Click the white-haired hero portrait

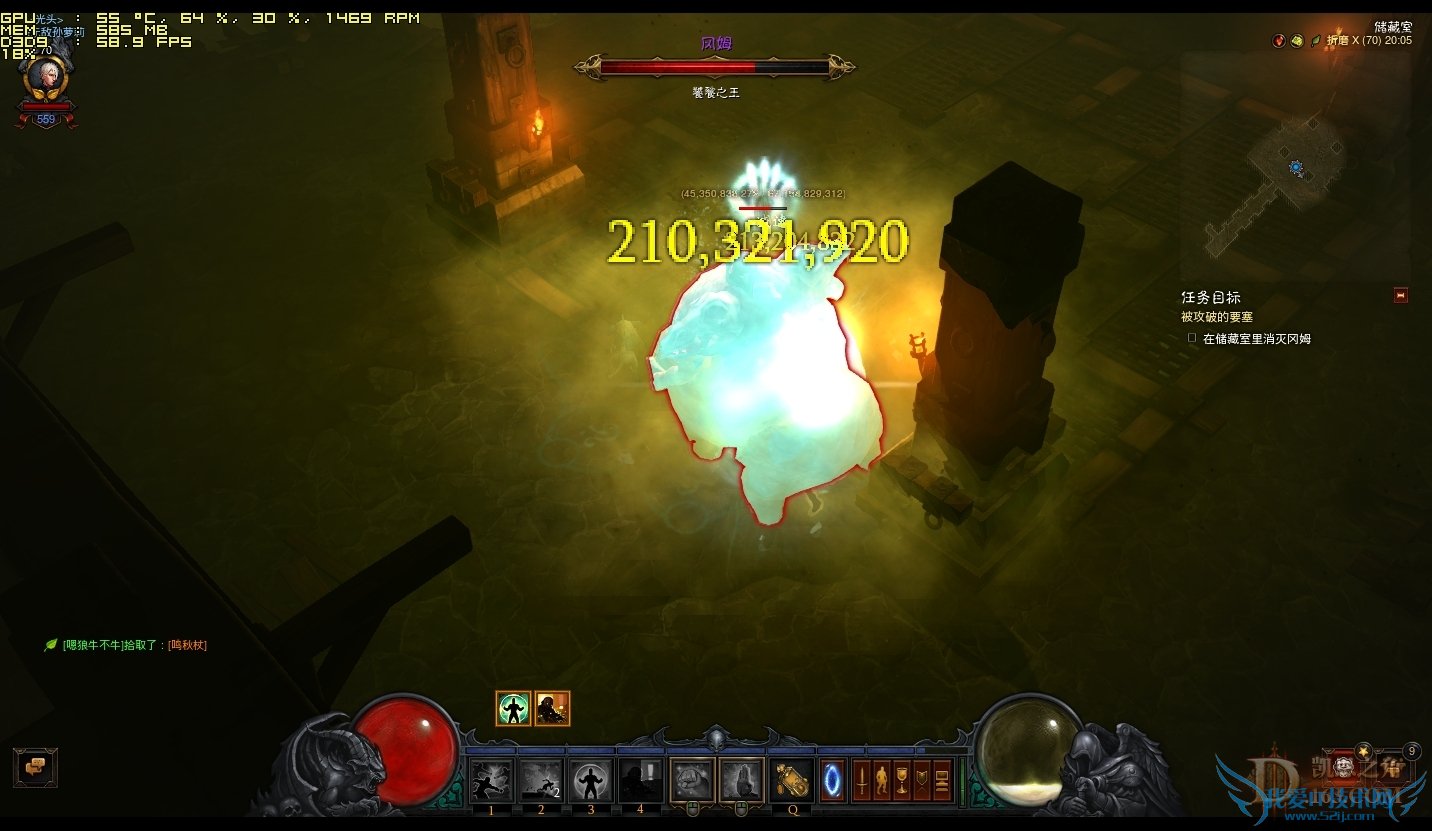(x=45, y=78)
